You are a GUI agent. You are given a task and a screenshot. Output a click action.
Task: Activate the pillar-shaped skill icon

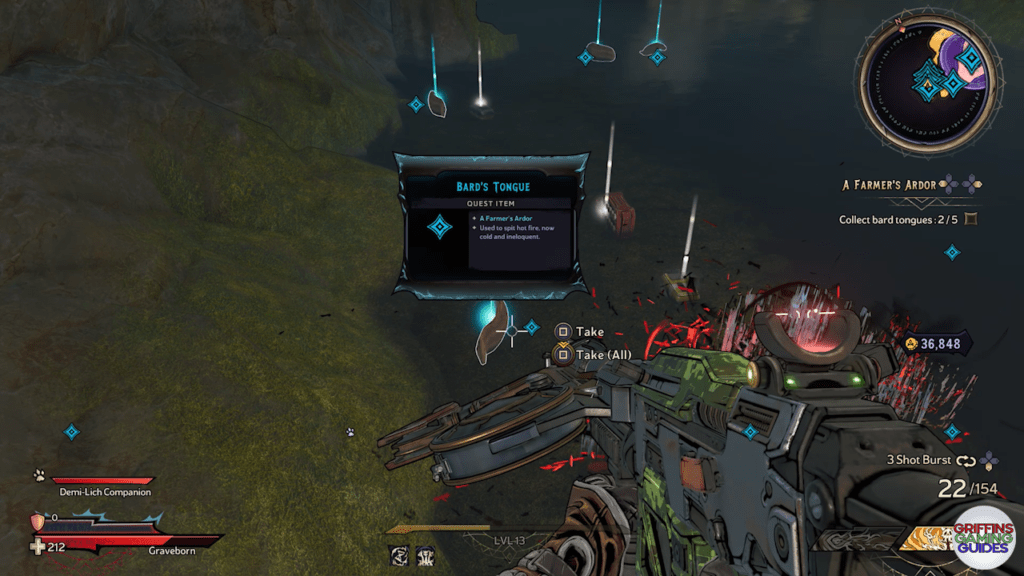click(x=425, y=555)
